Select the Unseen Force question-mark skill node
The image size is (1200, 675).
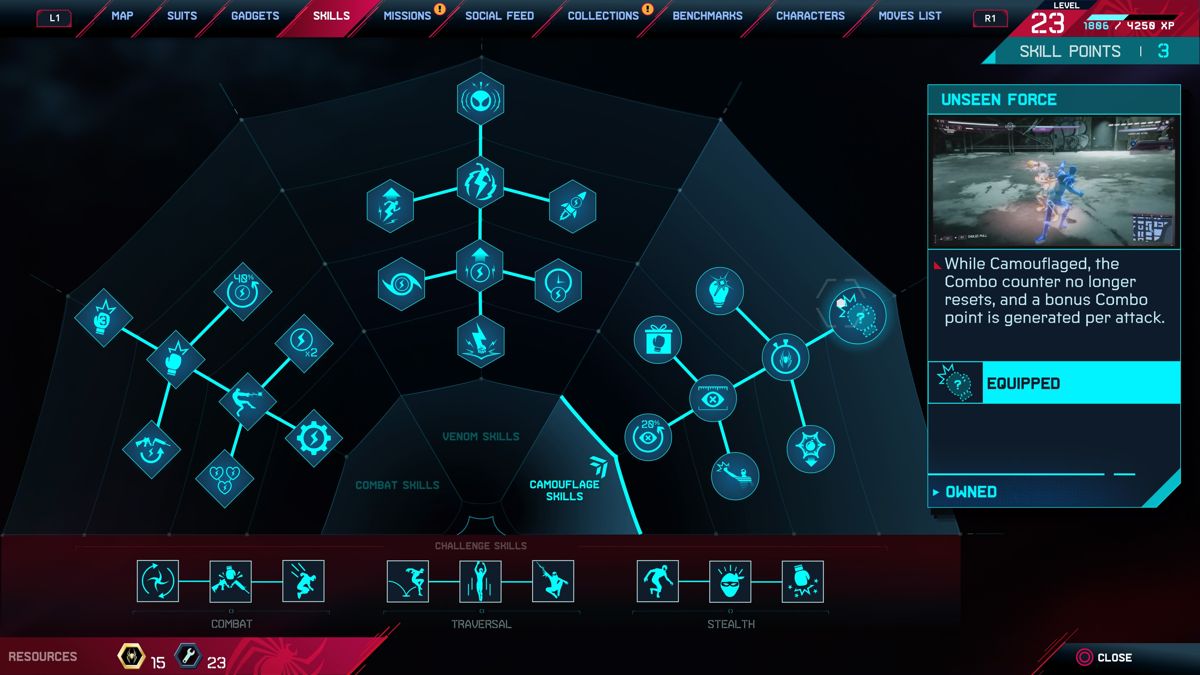[x=859, y=315]
